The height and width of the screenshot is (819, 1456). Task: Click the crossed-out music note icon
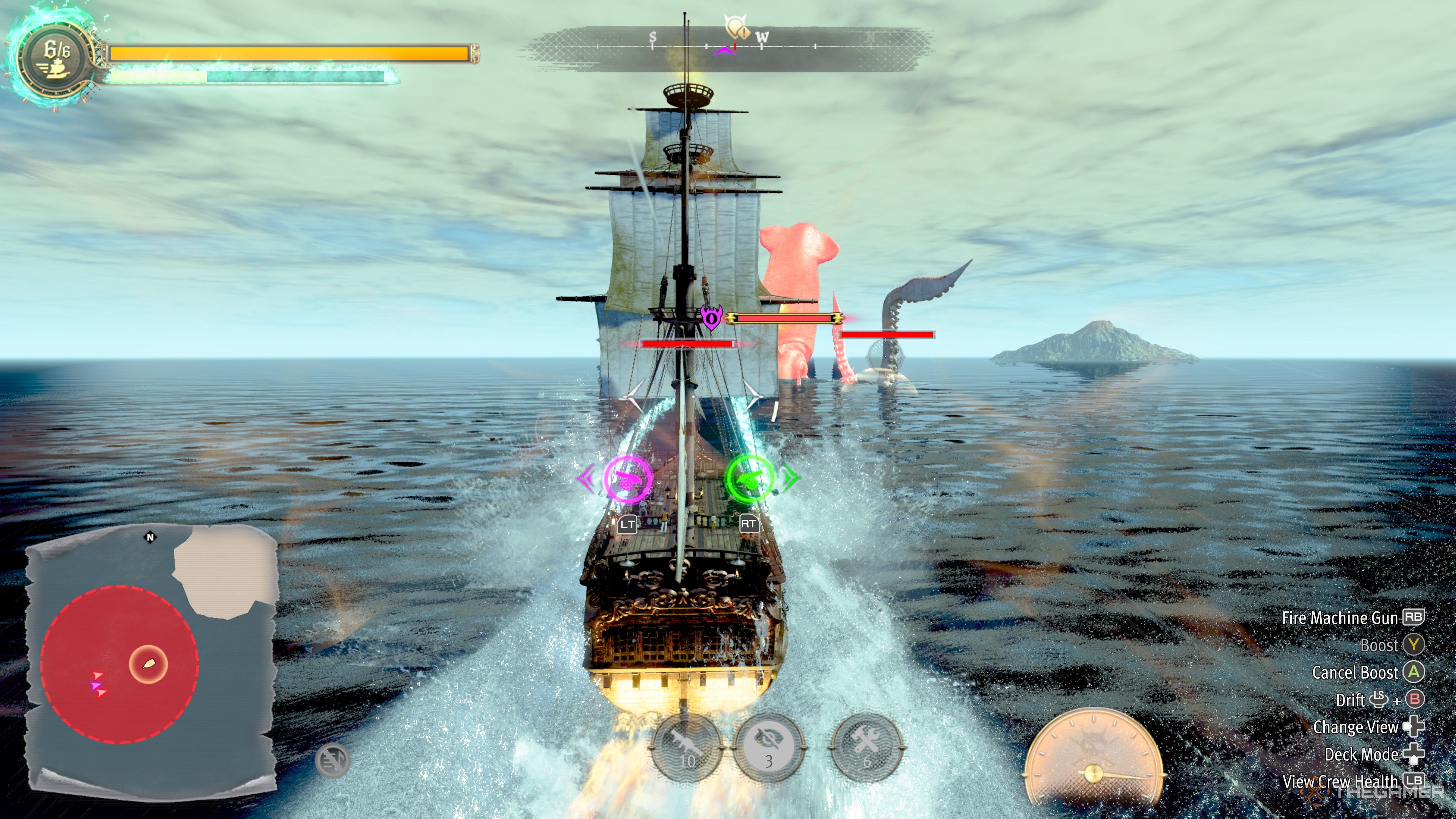tap(333, 759)
